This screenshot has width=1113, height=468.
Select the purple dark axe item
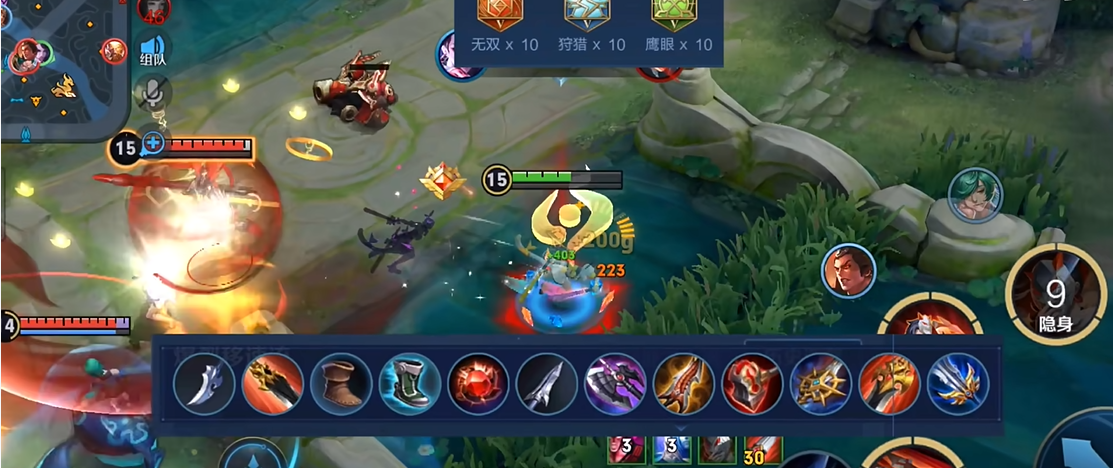pos(615,384)
